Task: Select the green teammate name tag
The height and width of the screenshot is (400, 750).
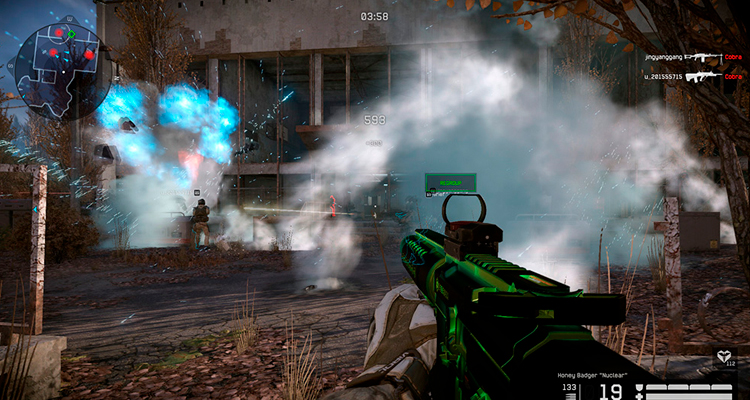Action: pos(450,182)
